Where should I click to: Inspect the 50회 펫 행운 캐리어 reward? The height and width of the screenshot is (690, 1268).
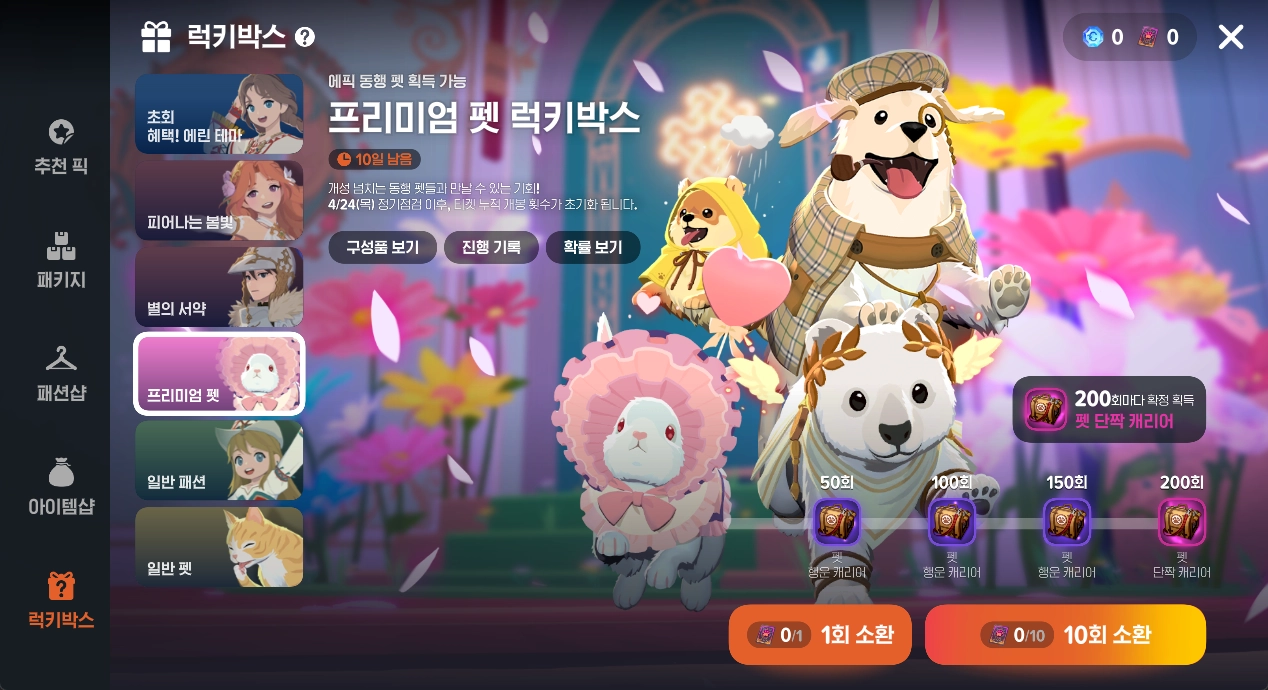click(x=836, y=522)
